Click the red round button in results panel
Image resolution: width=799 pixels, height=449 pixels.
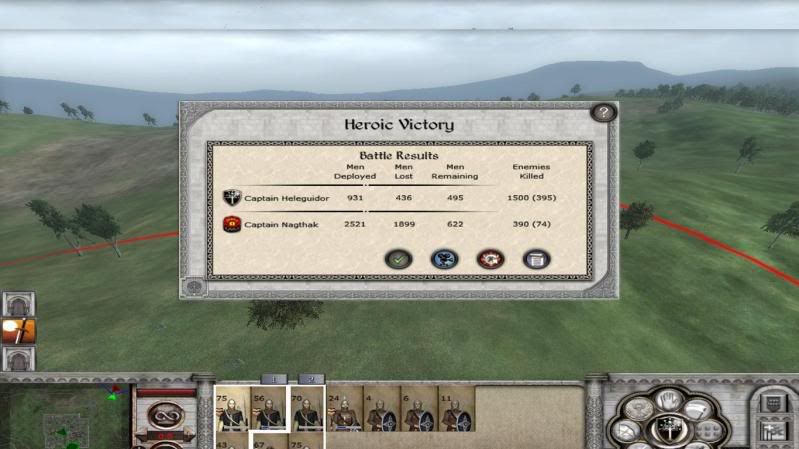[x=490, y=259]
